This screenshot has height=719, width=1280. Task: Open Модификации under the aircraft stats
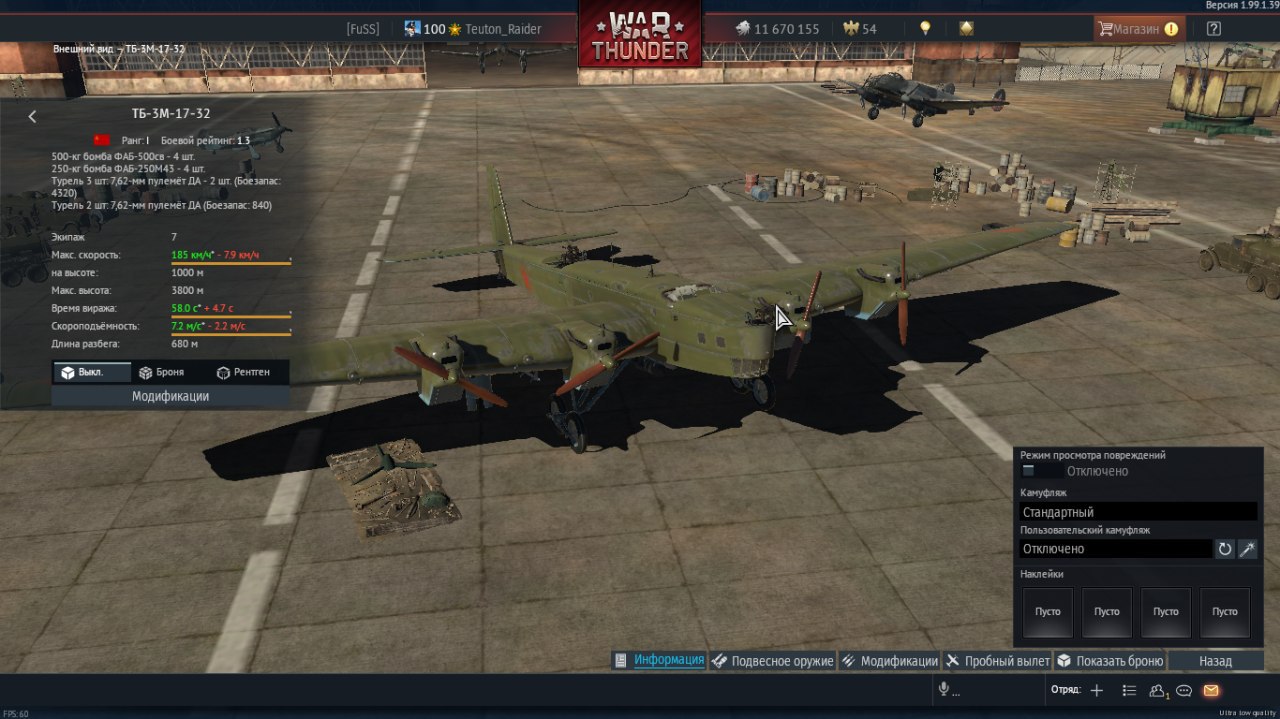[170, 396]
